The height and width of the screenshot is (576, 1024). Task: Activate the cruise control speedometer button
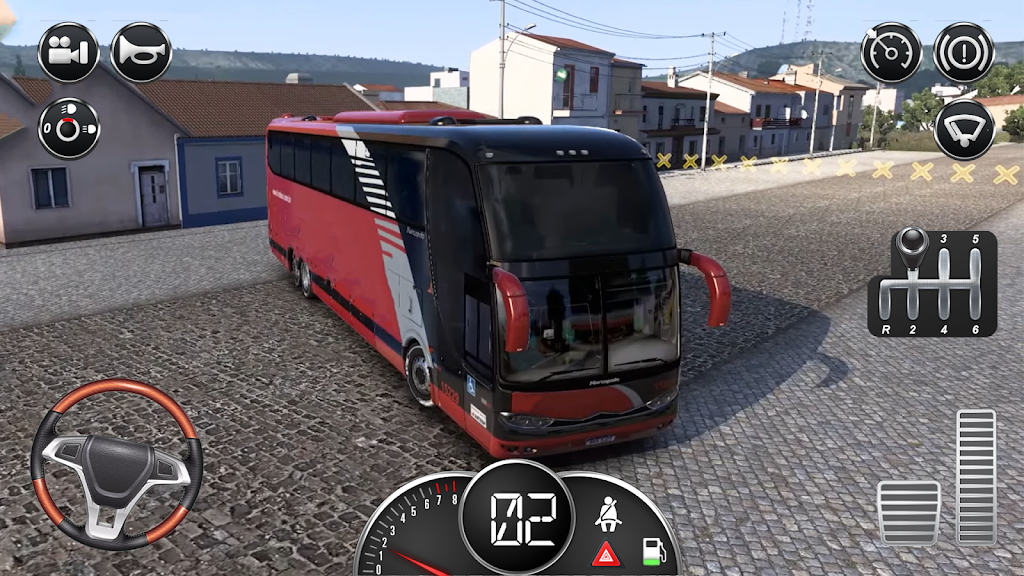891,53
